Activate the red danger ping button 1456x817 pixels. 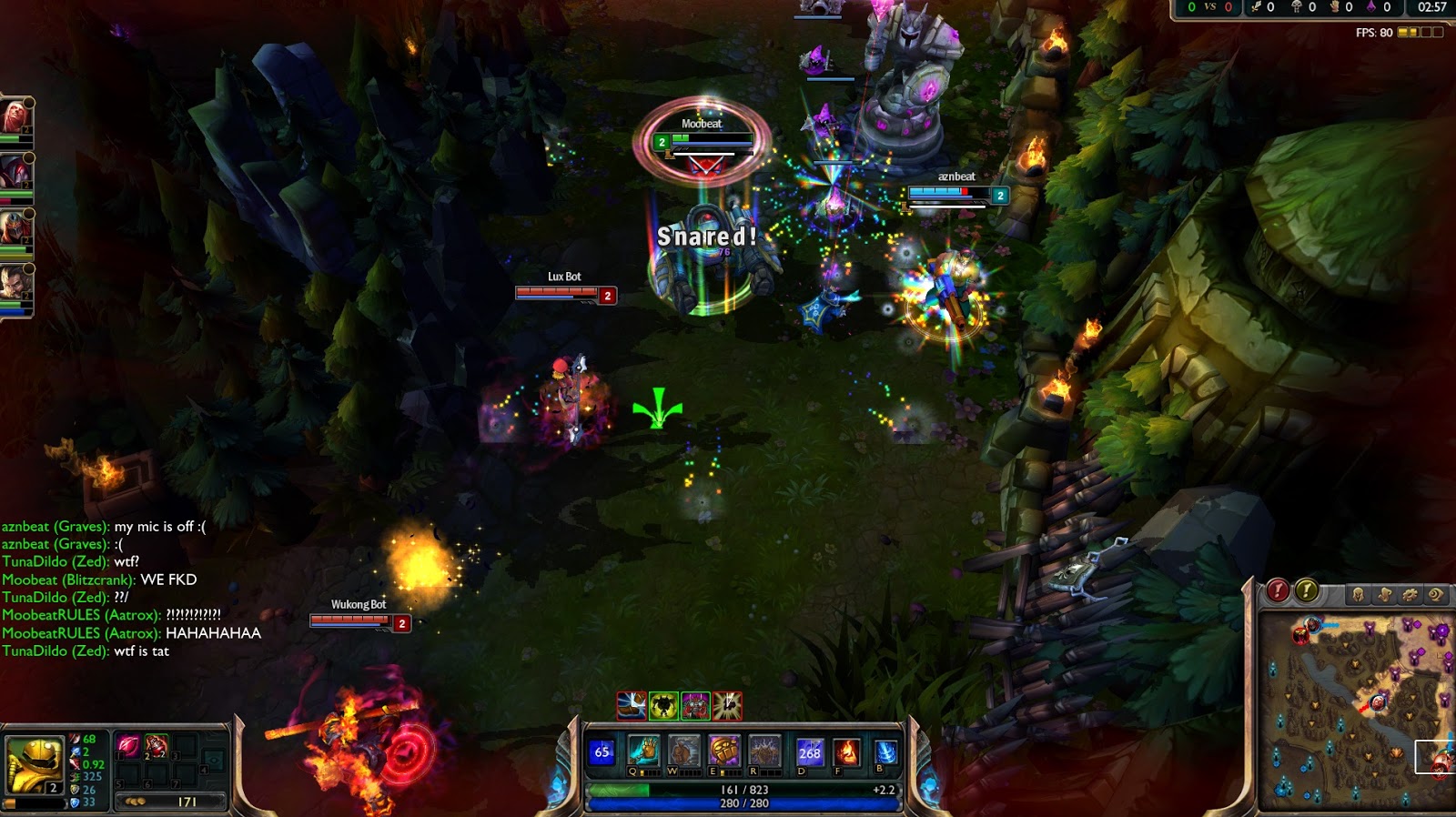click(x=1278, y=591)
